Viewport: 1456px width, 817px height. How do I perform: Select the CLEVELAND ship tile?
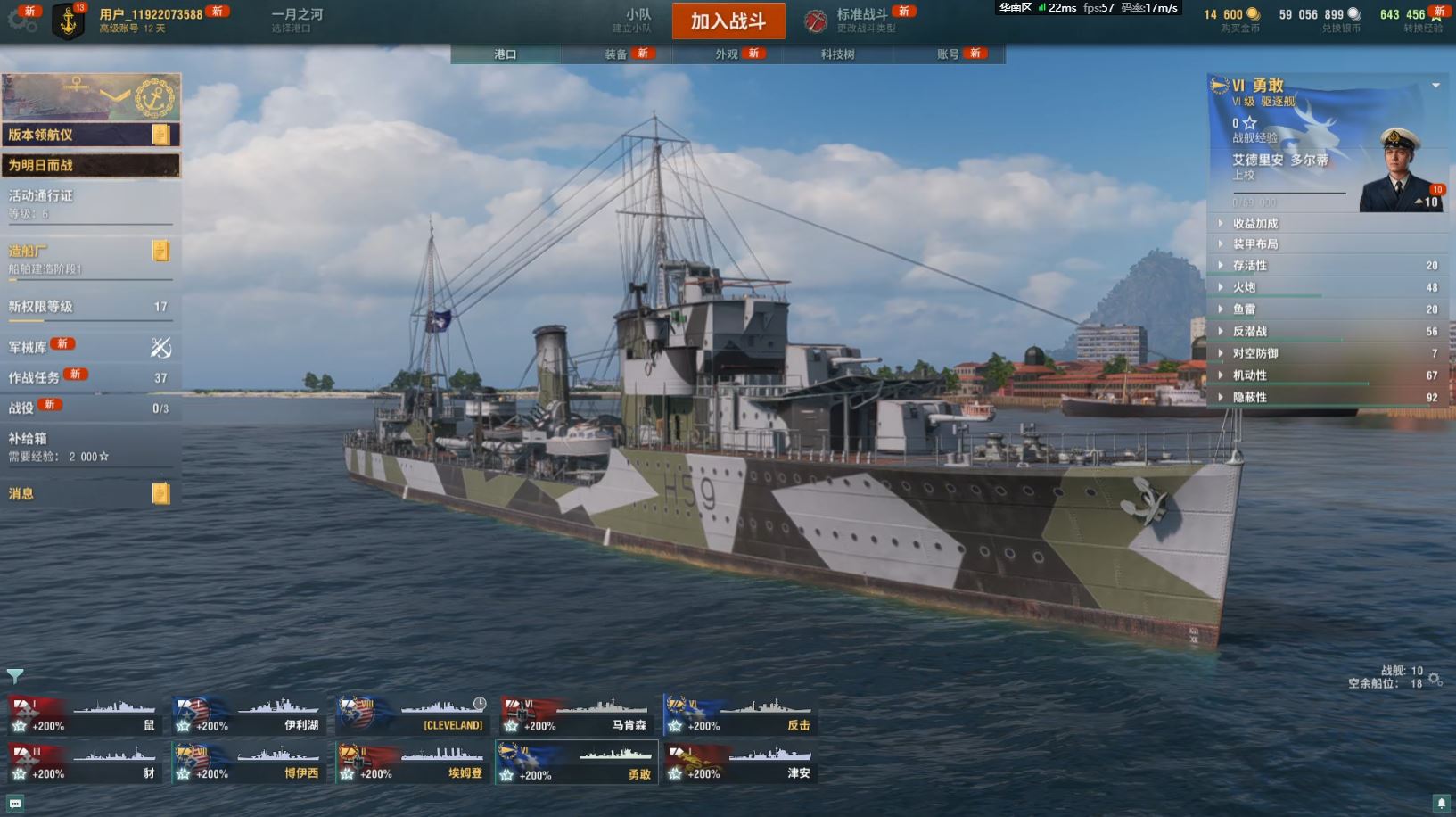412,715
